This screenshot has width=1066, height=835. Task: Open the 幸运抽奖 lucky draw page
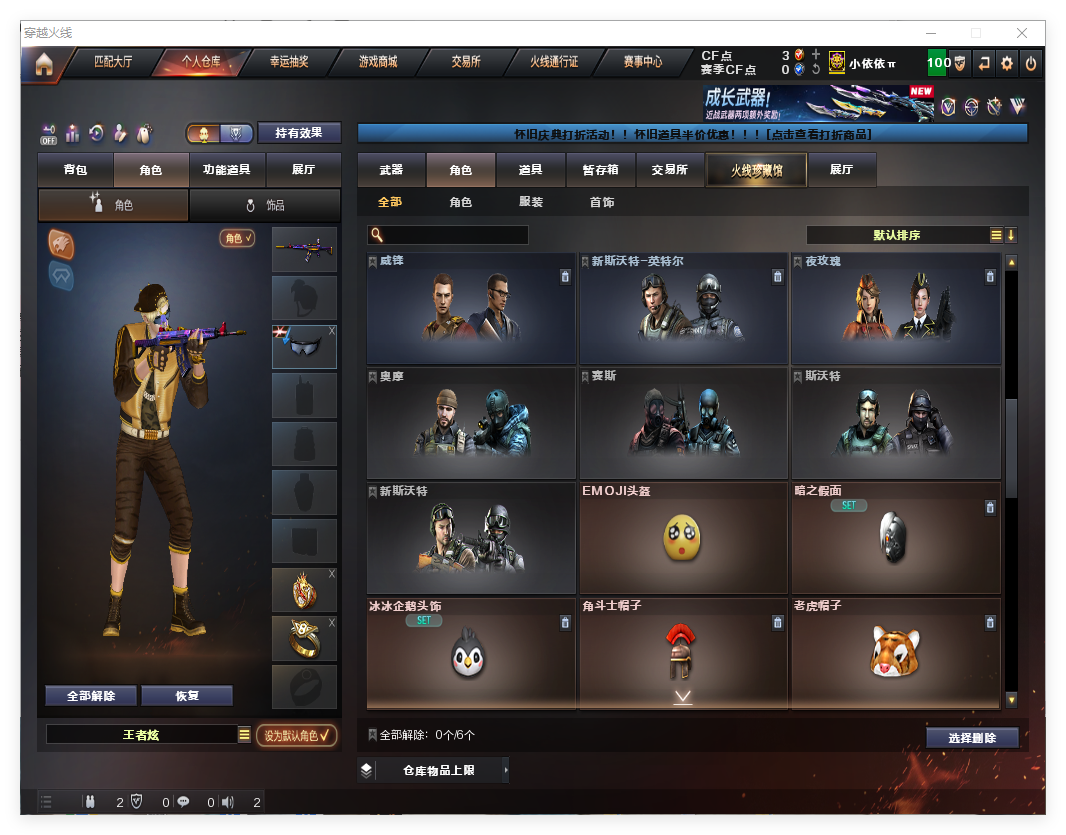289,62
